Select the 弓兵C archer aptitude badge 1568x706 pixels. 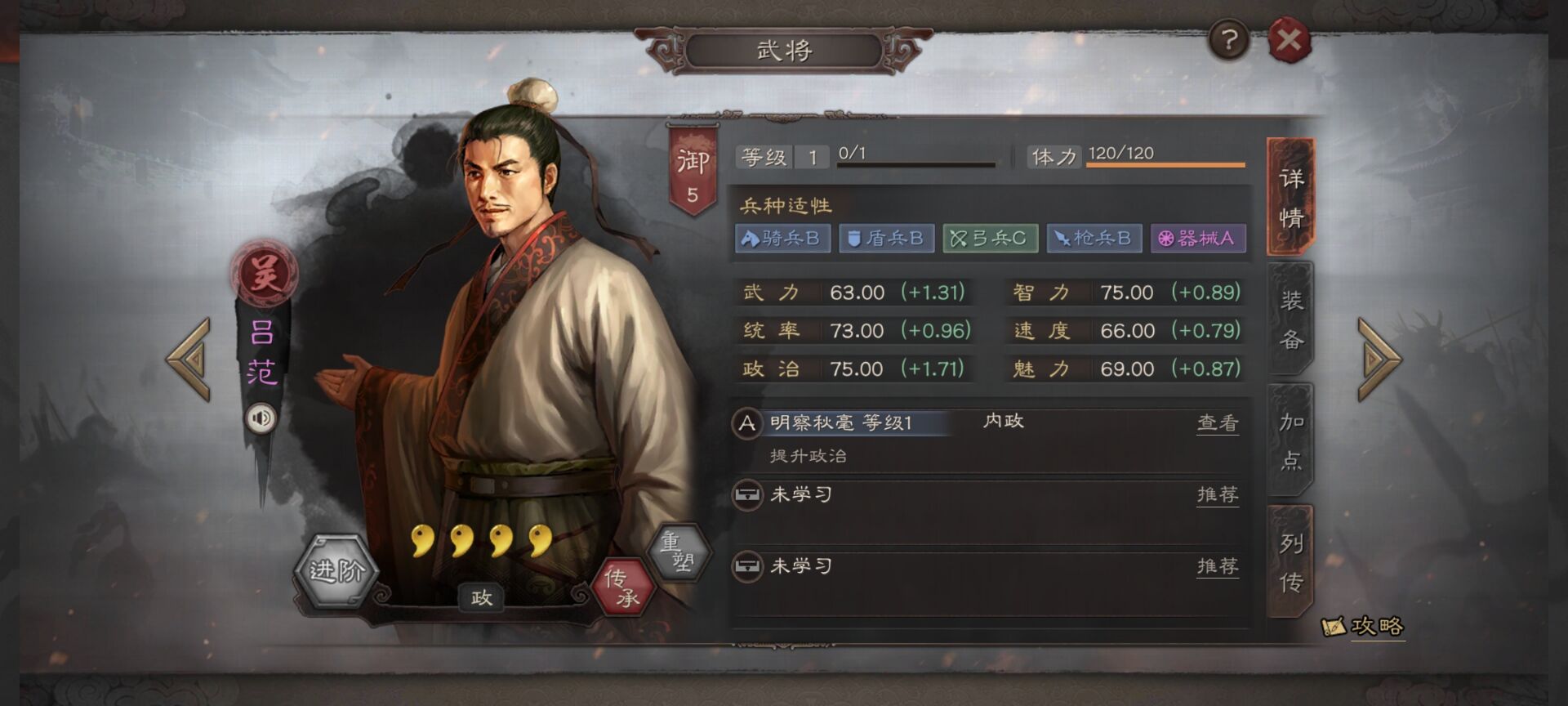990,239
